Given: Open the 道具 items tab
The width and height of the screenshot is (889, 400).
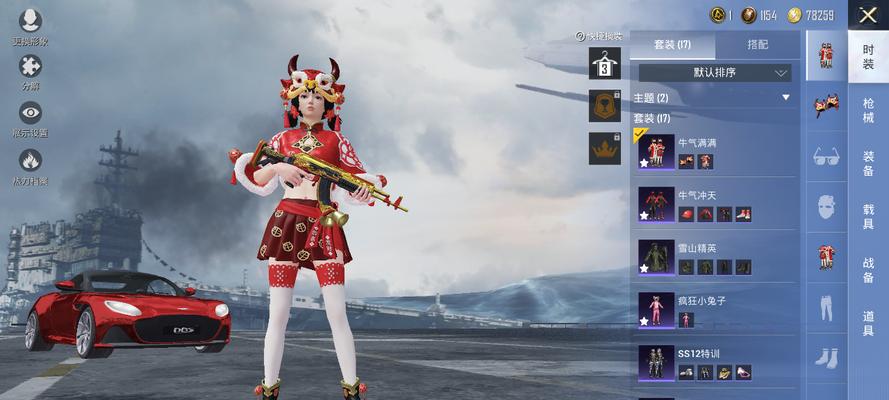Looking at the screenshot, I should (x=868, y=323).
